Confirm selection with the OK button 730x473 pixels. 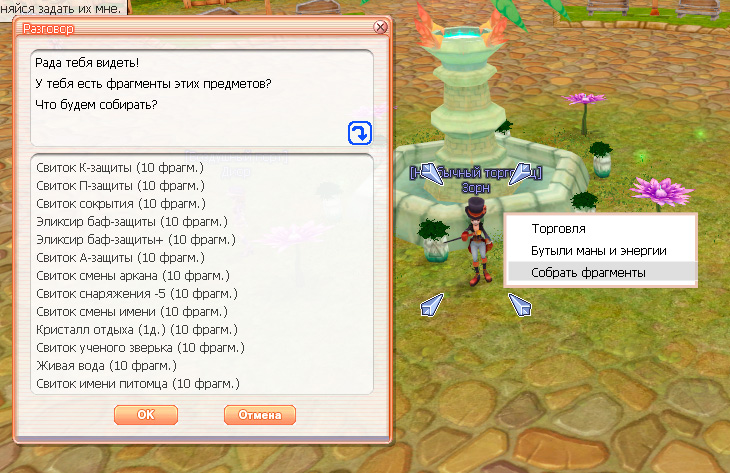coord(146,414)
